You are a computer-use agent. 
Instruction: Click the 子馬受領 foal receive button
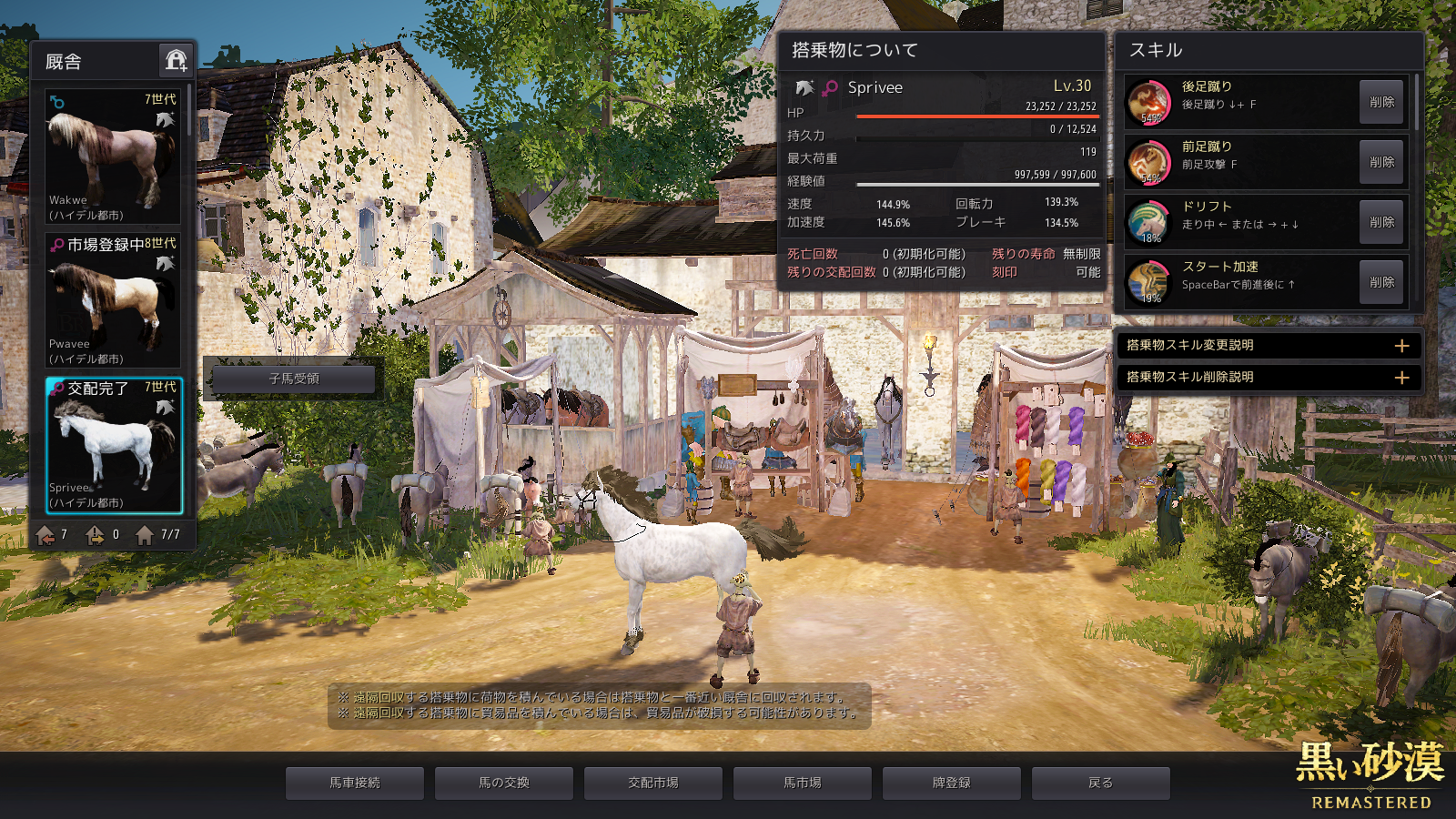[x=294, y=379]
